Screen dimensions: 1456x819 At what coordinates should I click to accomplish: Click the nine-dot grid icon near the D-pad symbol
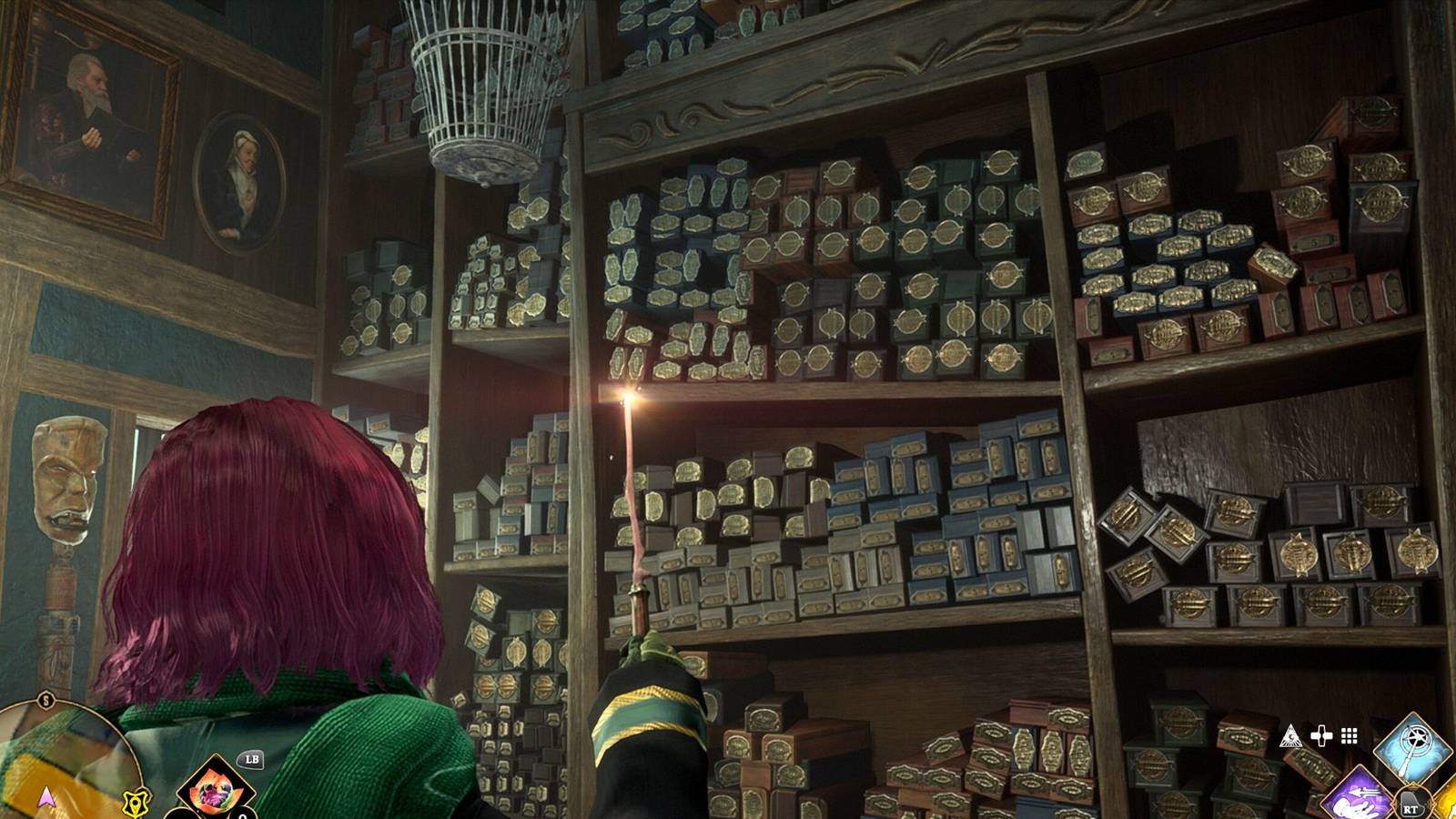click(1349, 735)
